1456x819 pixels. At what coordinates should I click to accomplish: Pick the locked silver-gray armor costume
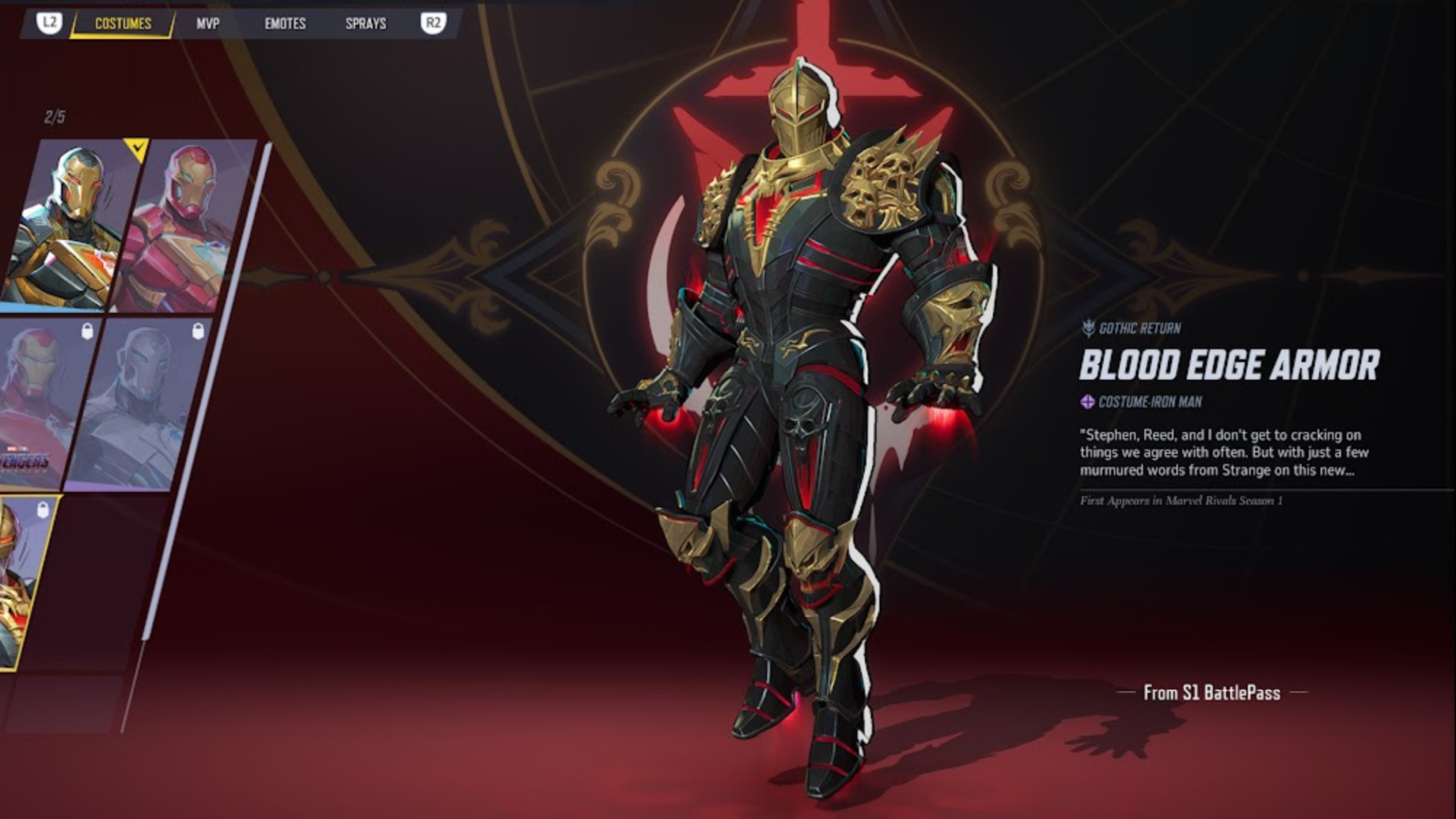[142, 403]
